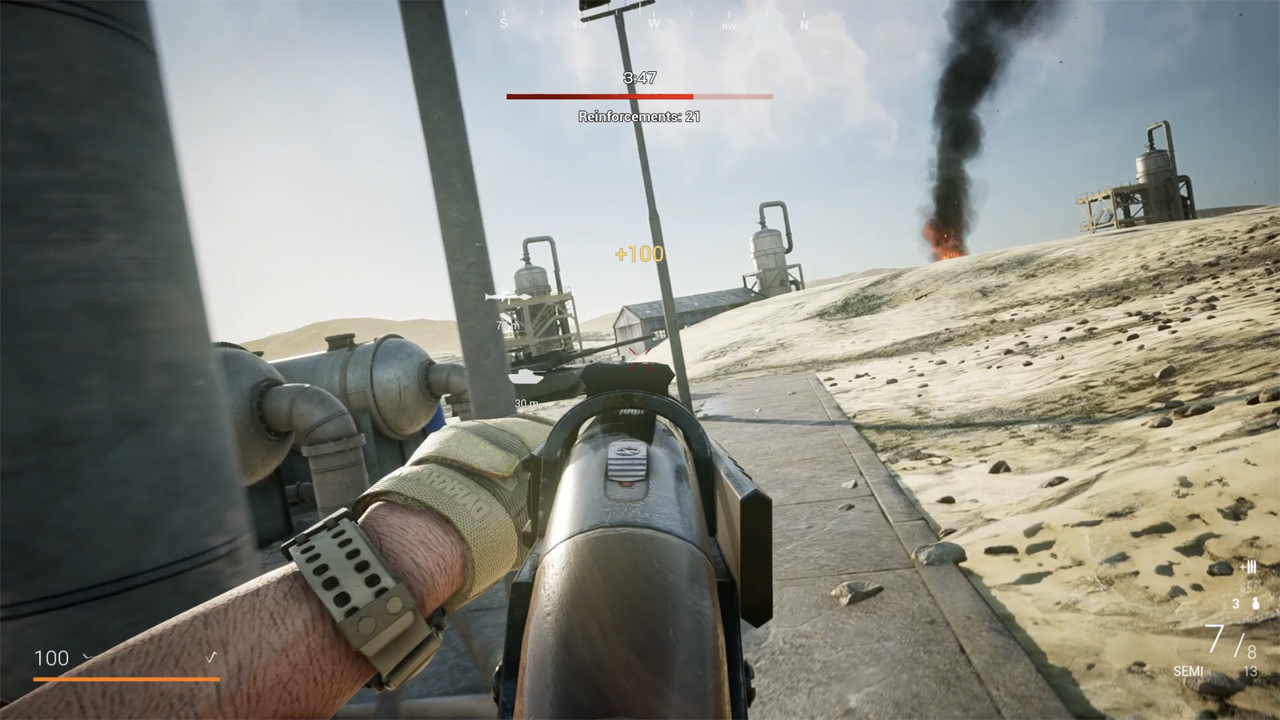This screenshot has width=1280, height=720.
Task: Click the N marker on the compass strip
Action: (804, 22)
